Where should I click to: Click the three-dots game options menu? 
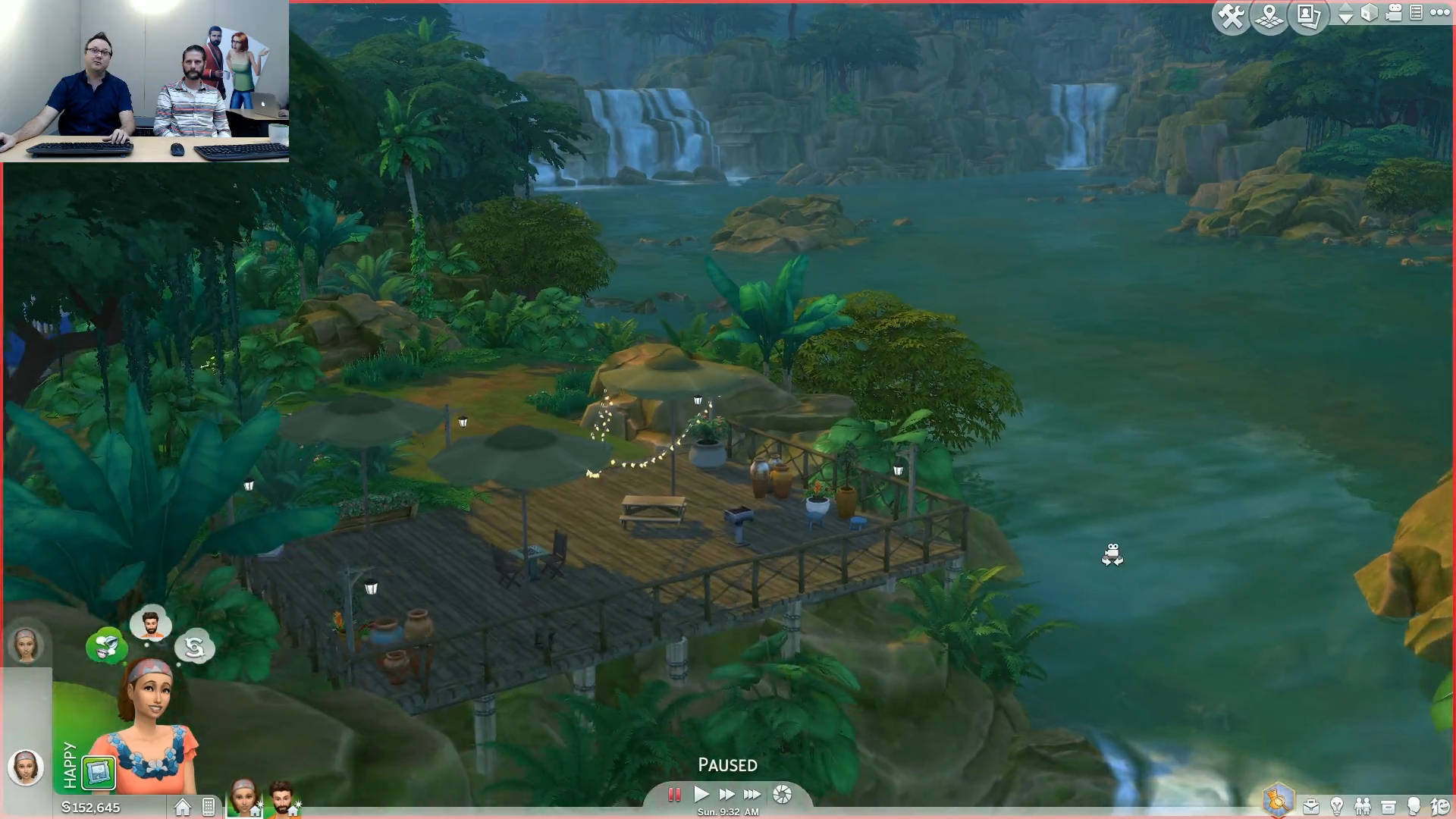coord(1439,12)
